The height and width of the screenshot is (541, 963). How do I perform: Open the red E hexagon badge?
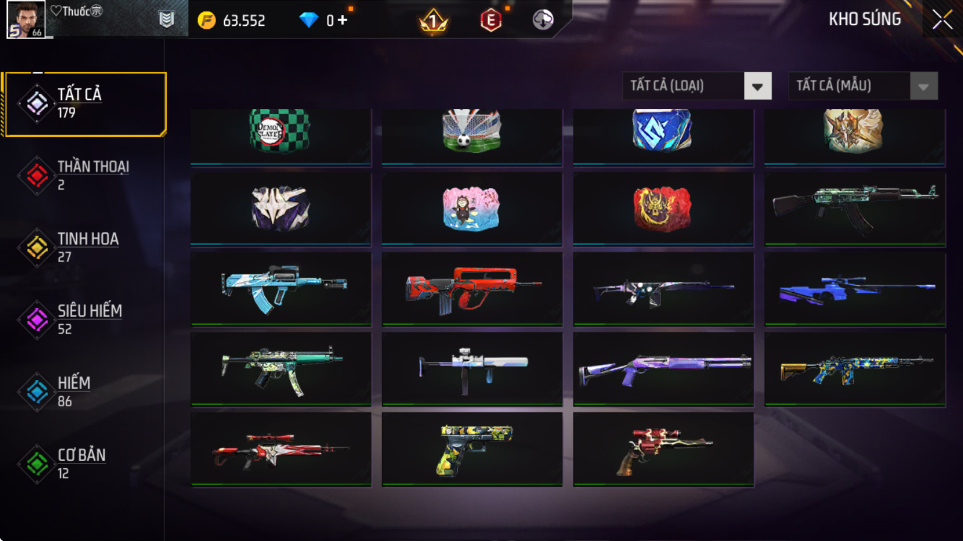491,20
